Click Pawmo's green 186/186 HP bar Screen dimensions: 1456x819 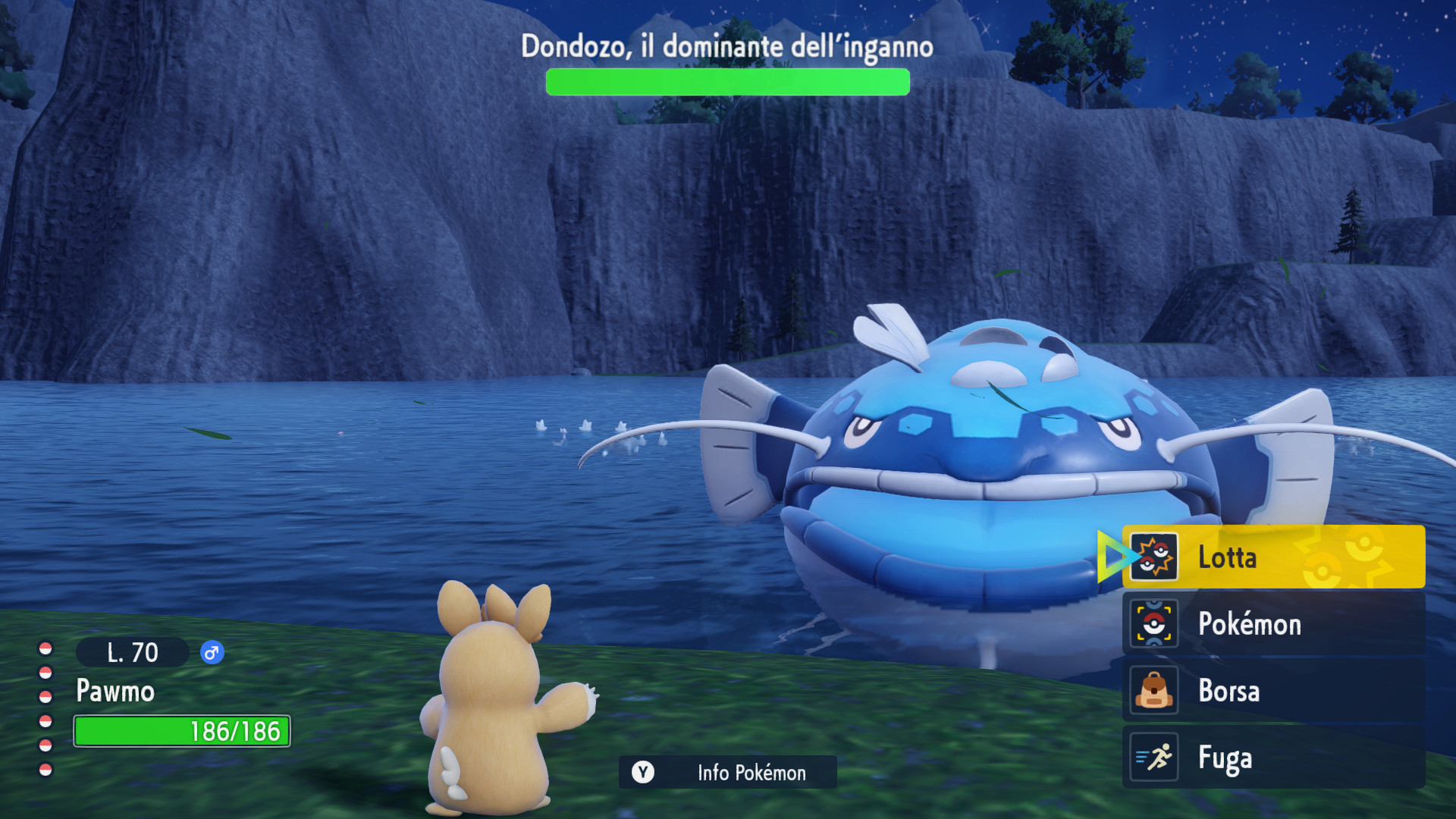click(x=180, y=731)
